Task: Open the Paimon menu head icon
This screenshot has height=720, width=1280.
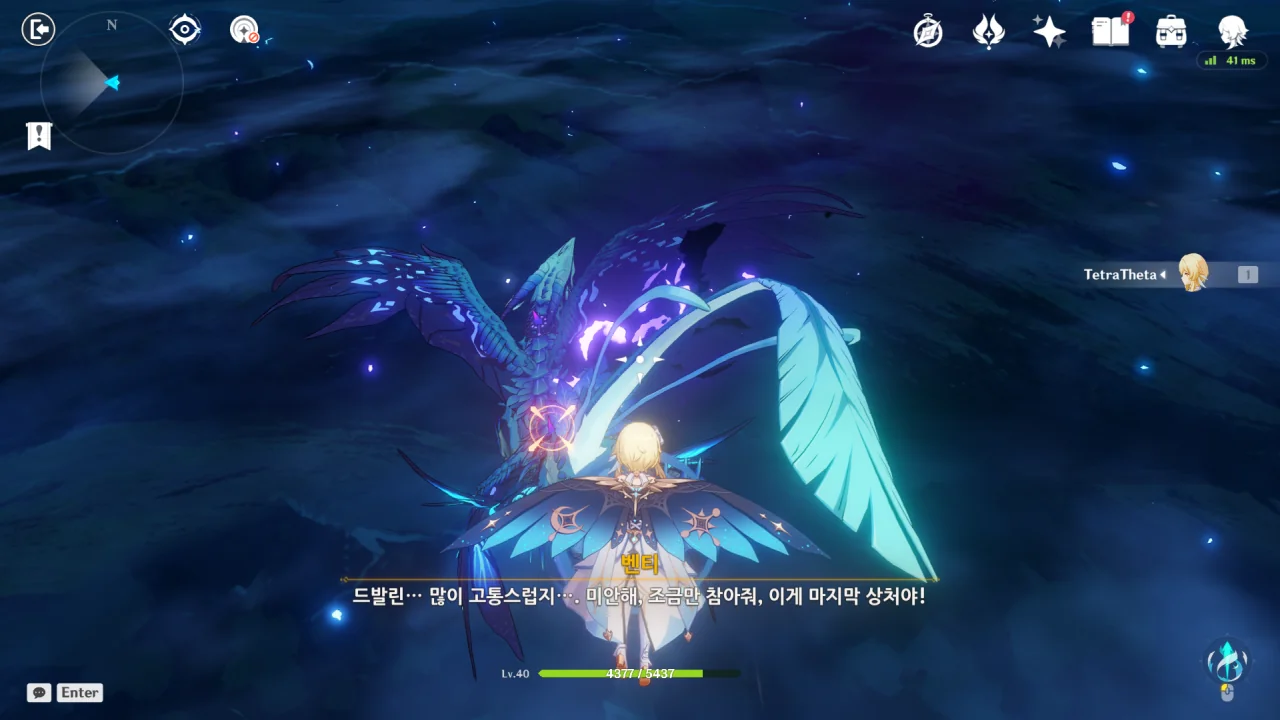Action: click(1232, 32)
